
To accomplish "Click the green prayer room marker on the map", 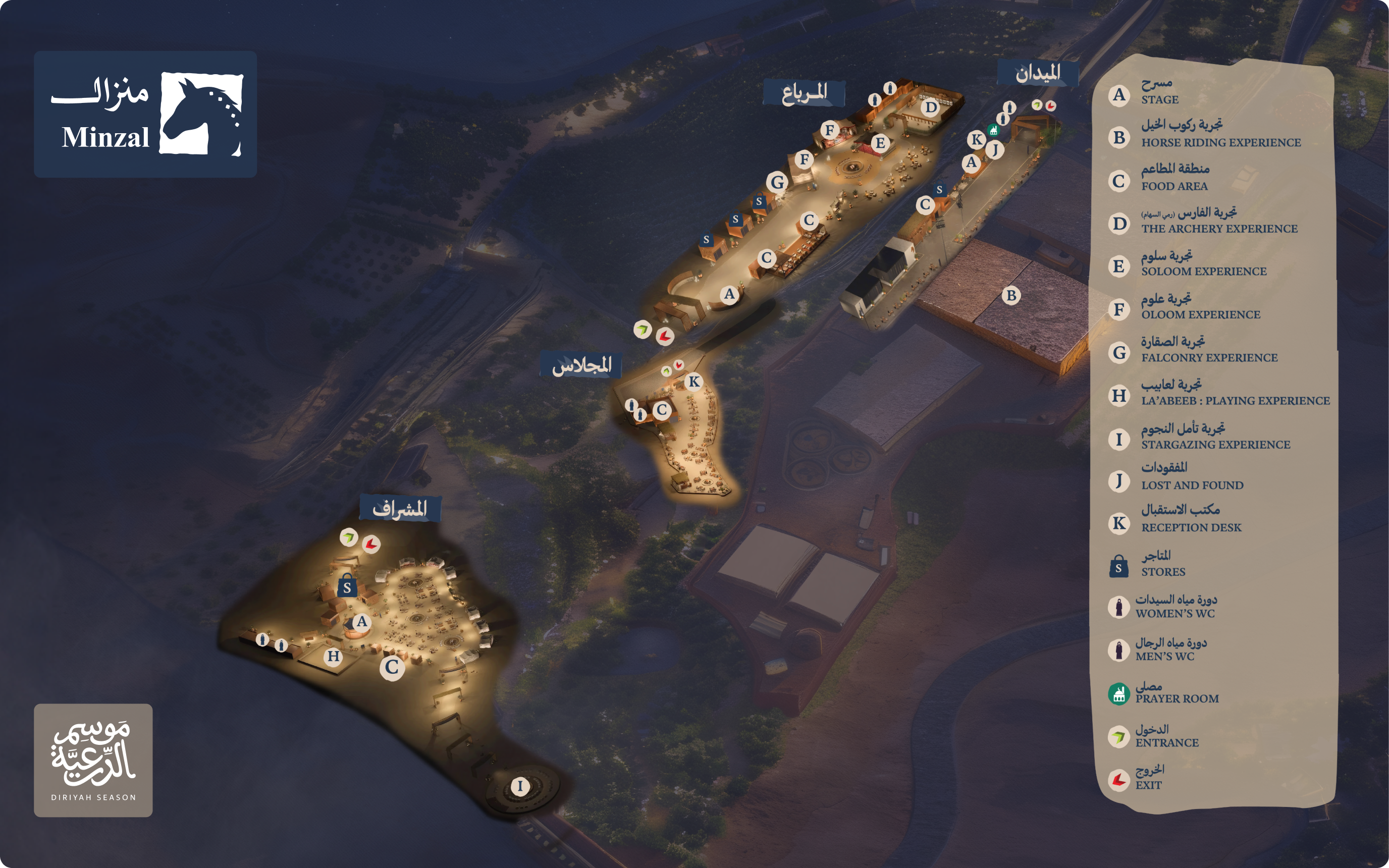I will pos(993,130).
